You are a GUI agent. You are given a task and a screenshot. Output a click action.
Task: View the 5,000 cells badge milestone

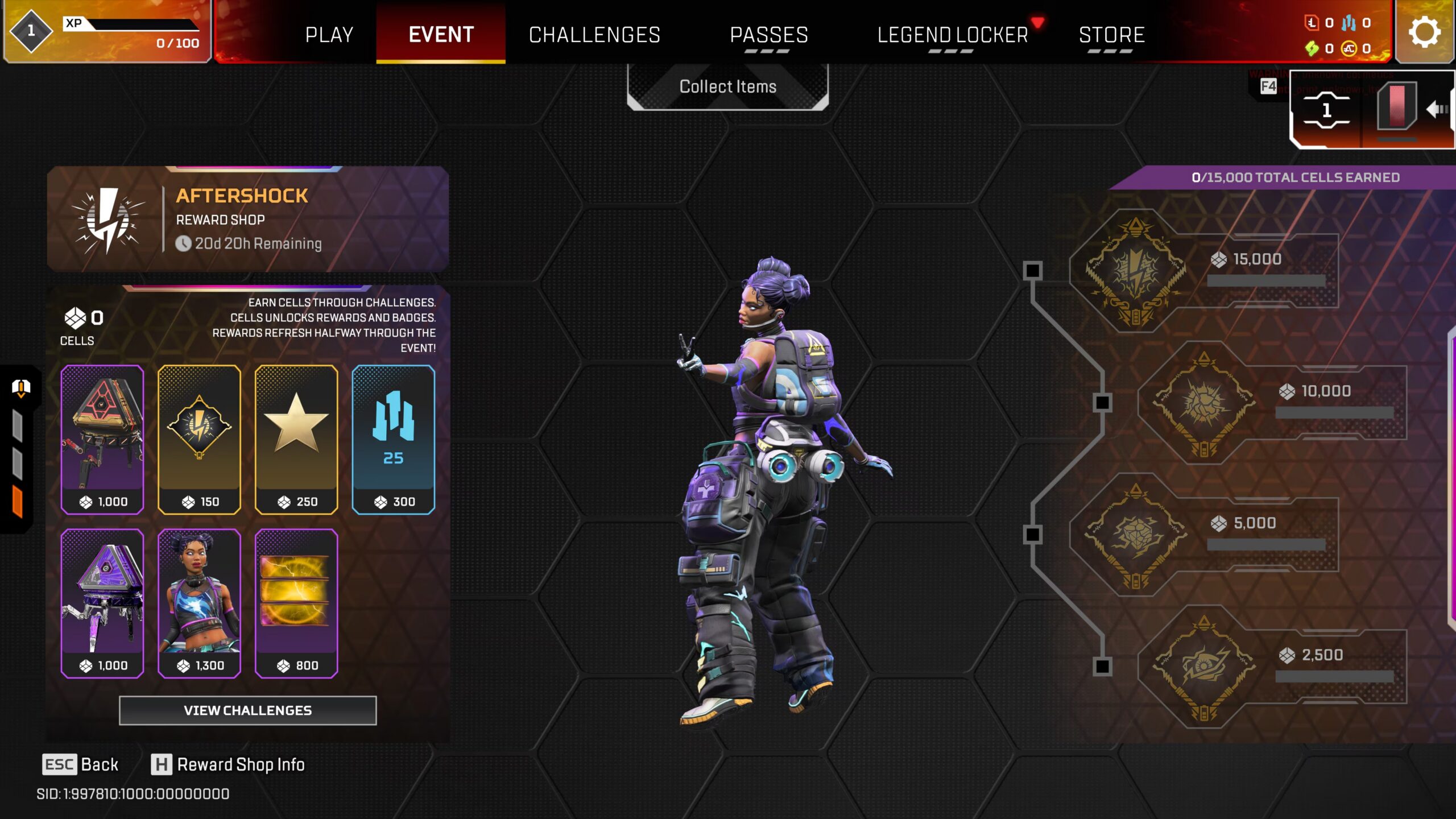point(1136,535)
